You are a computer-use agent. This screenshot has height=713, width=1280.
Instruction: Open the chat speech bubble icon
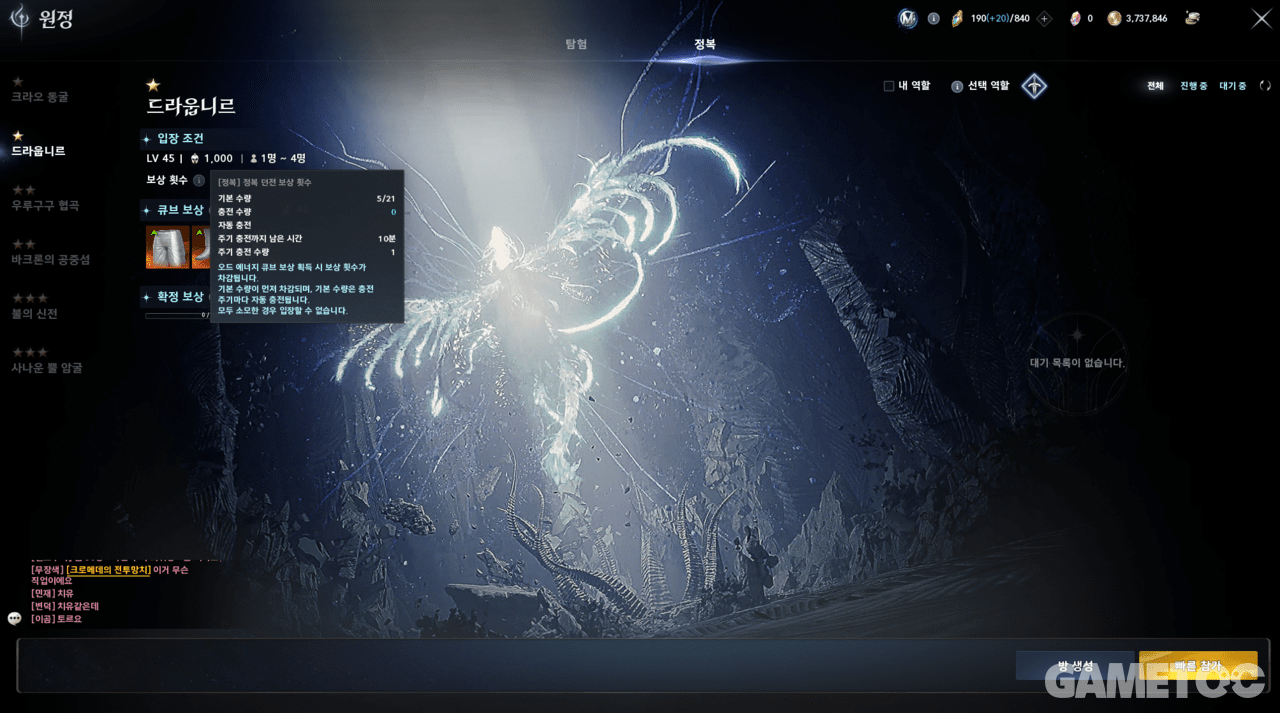pos(15,618)
